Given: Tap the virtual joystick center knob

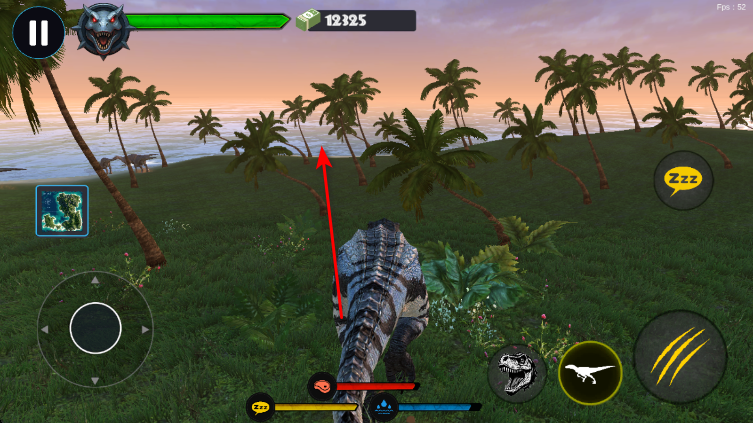Looking at the screenshot, I should pyautogui.click(x=95, y=327).
